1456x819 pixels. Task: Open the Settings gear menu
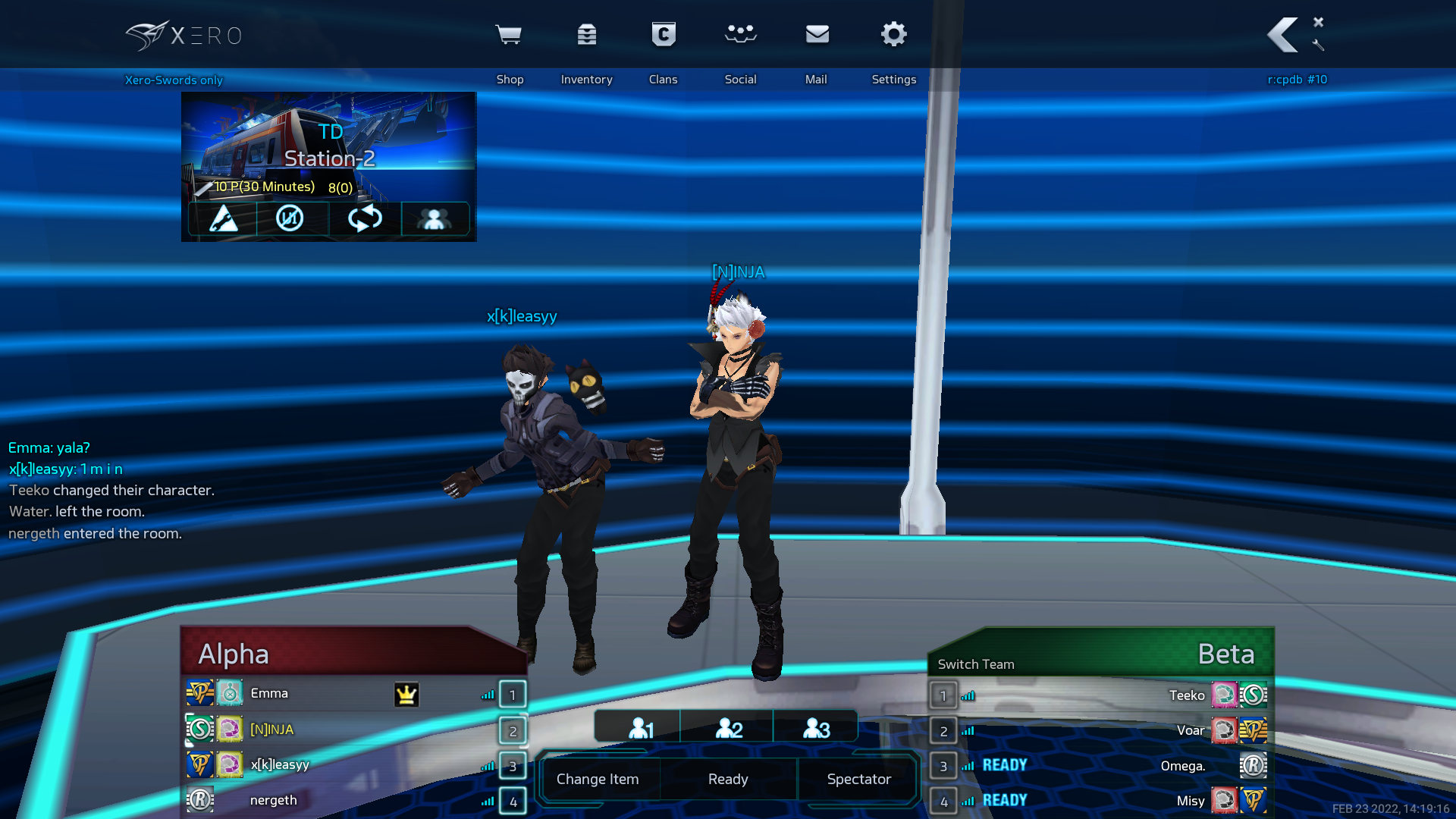(x=894, y=36)
